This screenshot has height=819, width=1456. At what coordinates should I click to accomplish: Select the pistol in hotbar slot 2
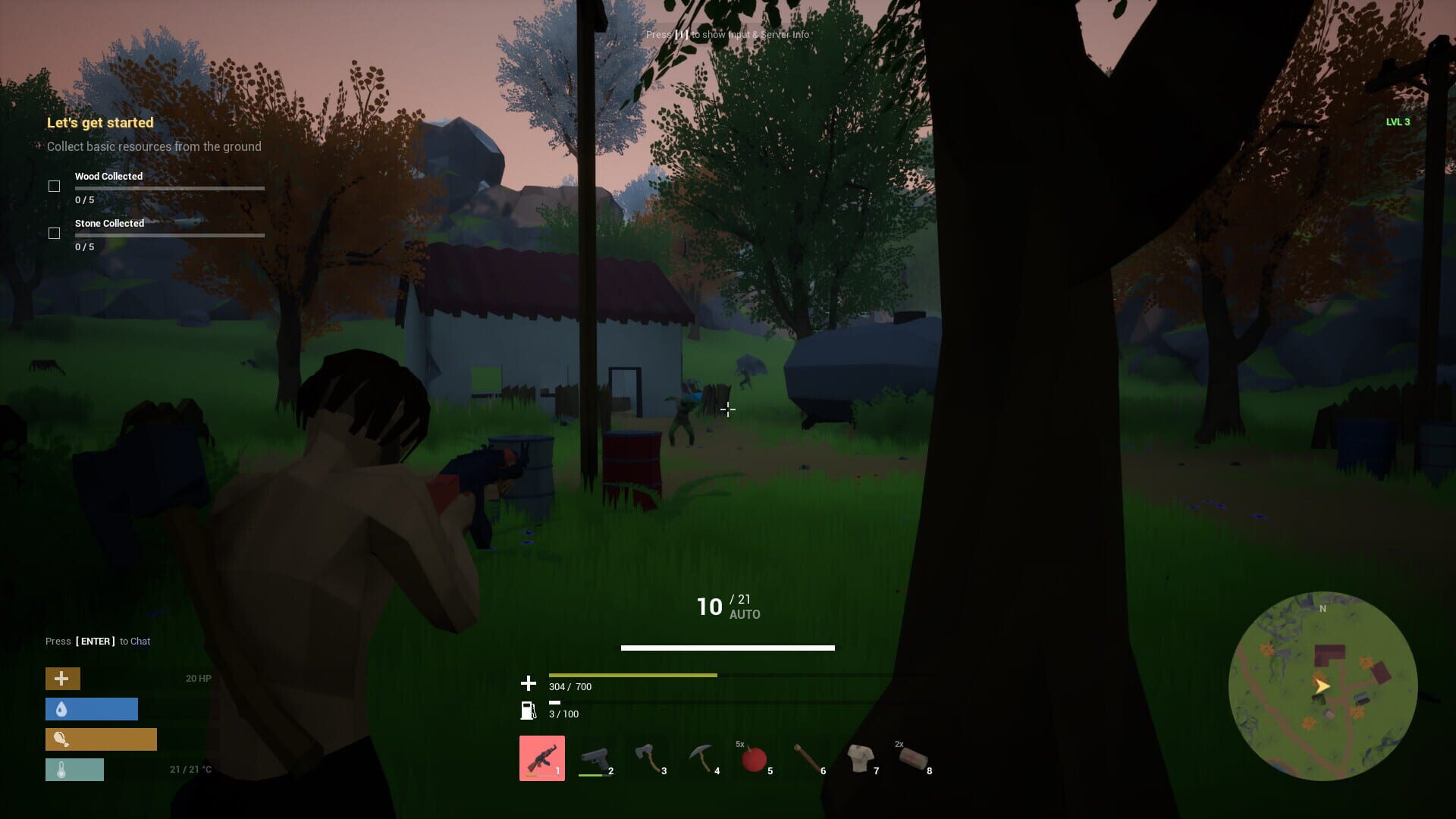[x=596, y=758]
